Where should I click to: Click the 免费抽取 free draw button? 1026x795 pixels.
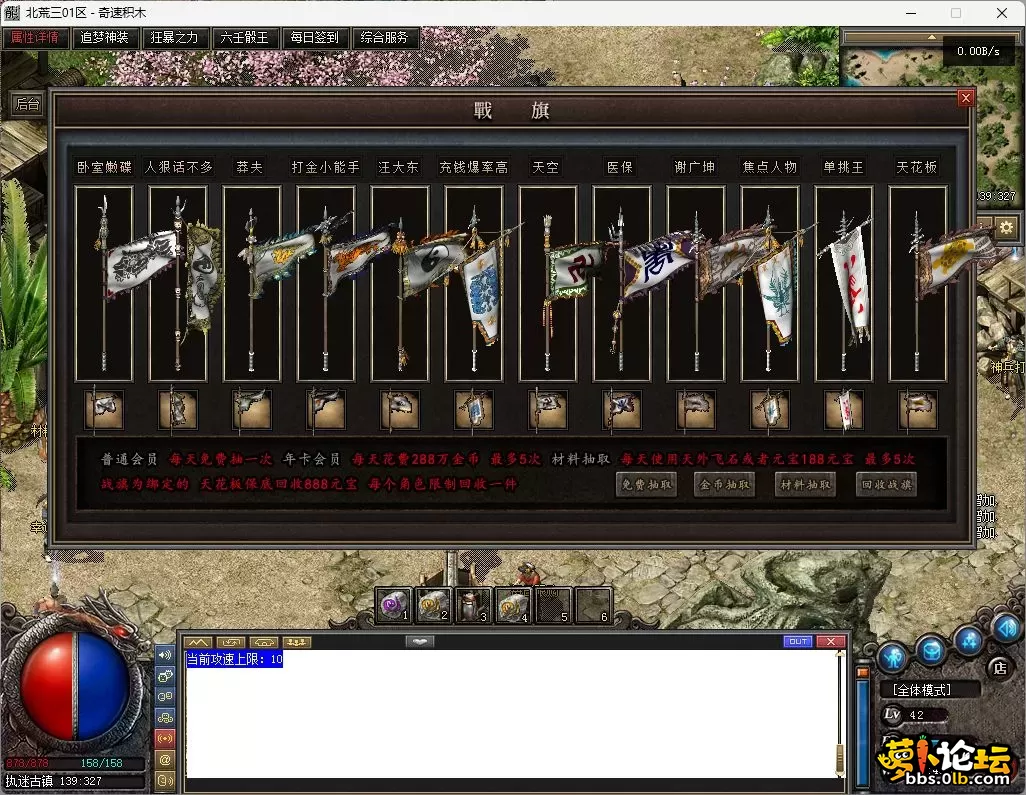(646, 485)
